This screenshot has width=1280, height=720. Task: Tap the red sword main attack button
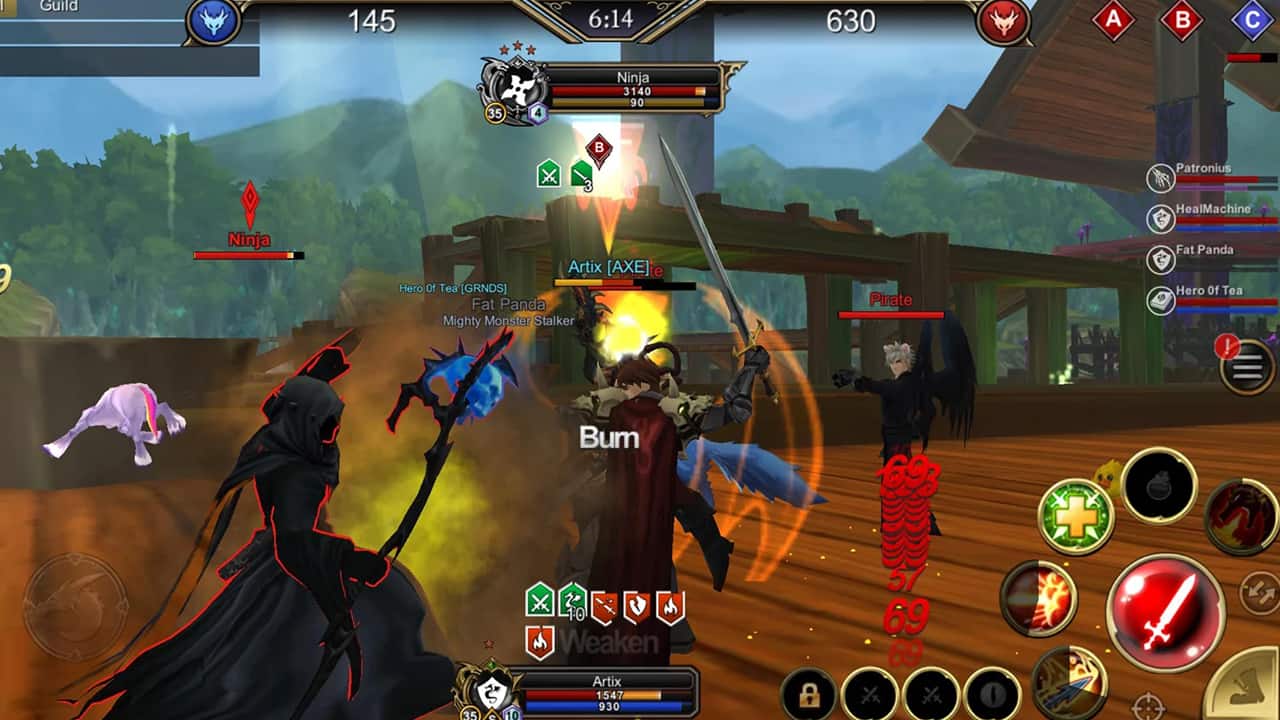point(1166,611)
